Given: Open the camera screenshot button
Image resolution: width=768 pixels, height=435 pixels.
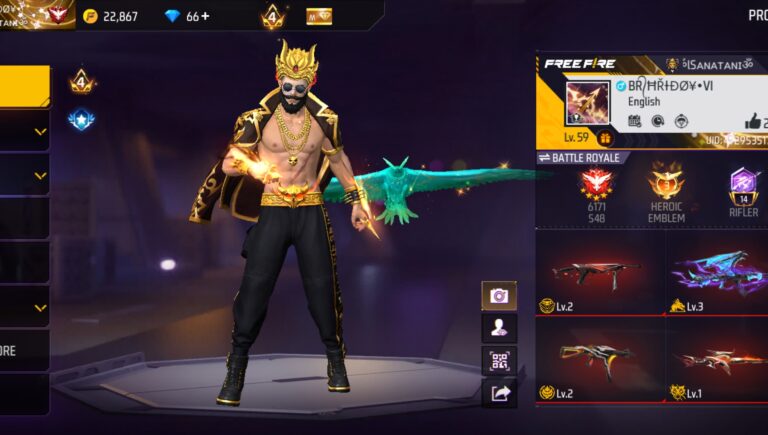Looking at the screenshot, I should click(x=499, y=295).
